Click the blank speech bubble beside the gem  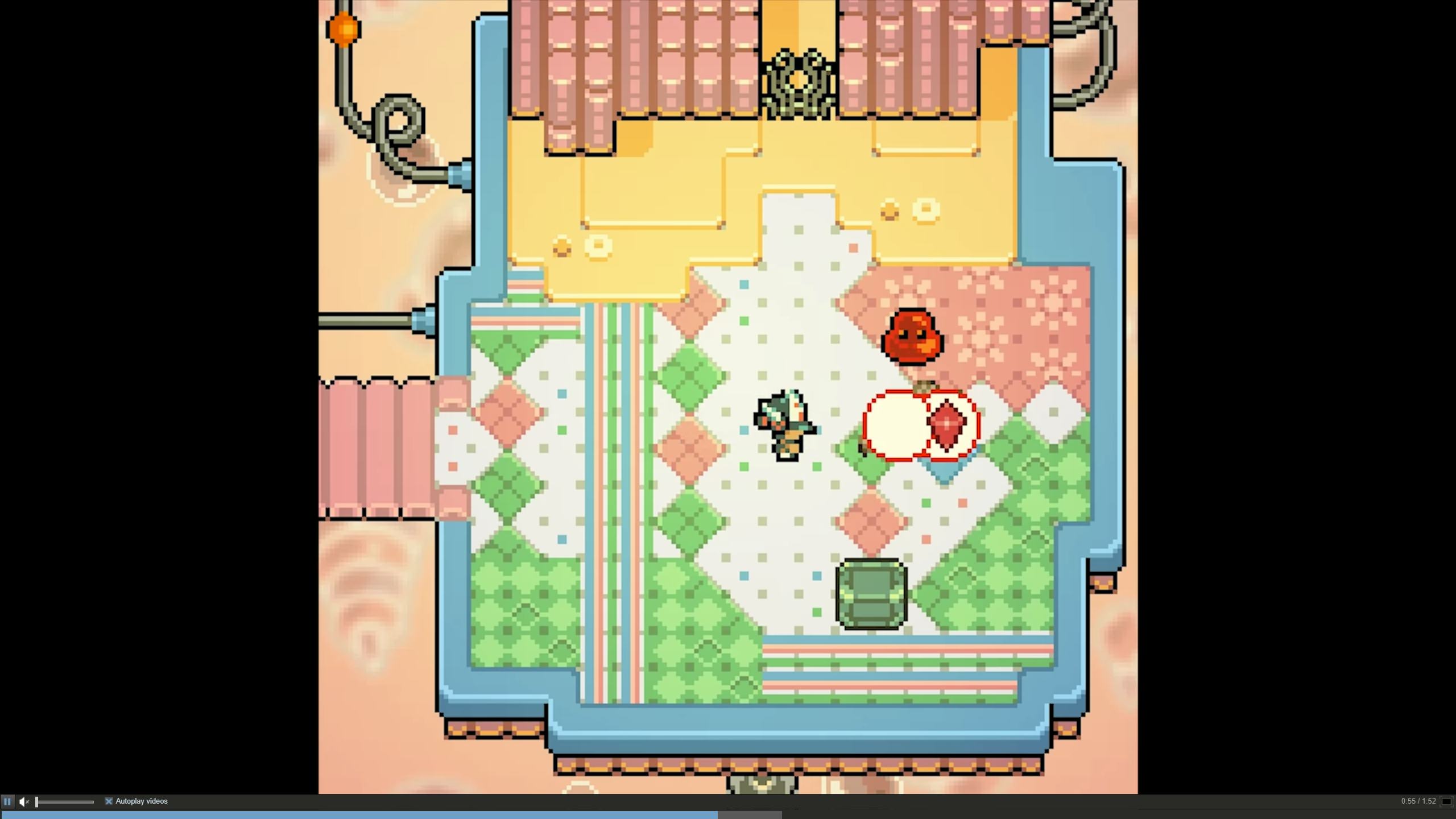(x=893, y=424)
